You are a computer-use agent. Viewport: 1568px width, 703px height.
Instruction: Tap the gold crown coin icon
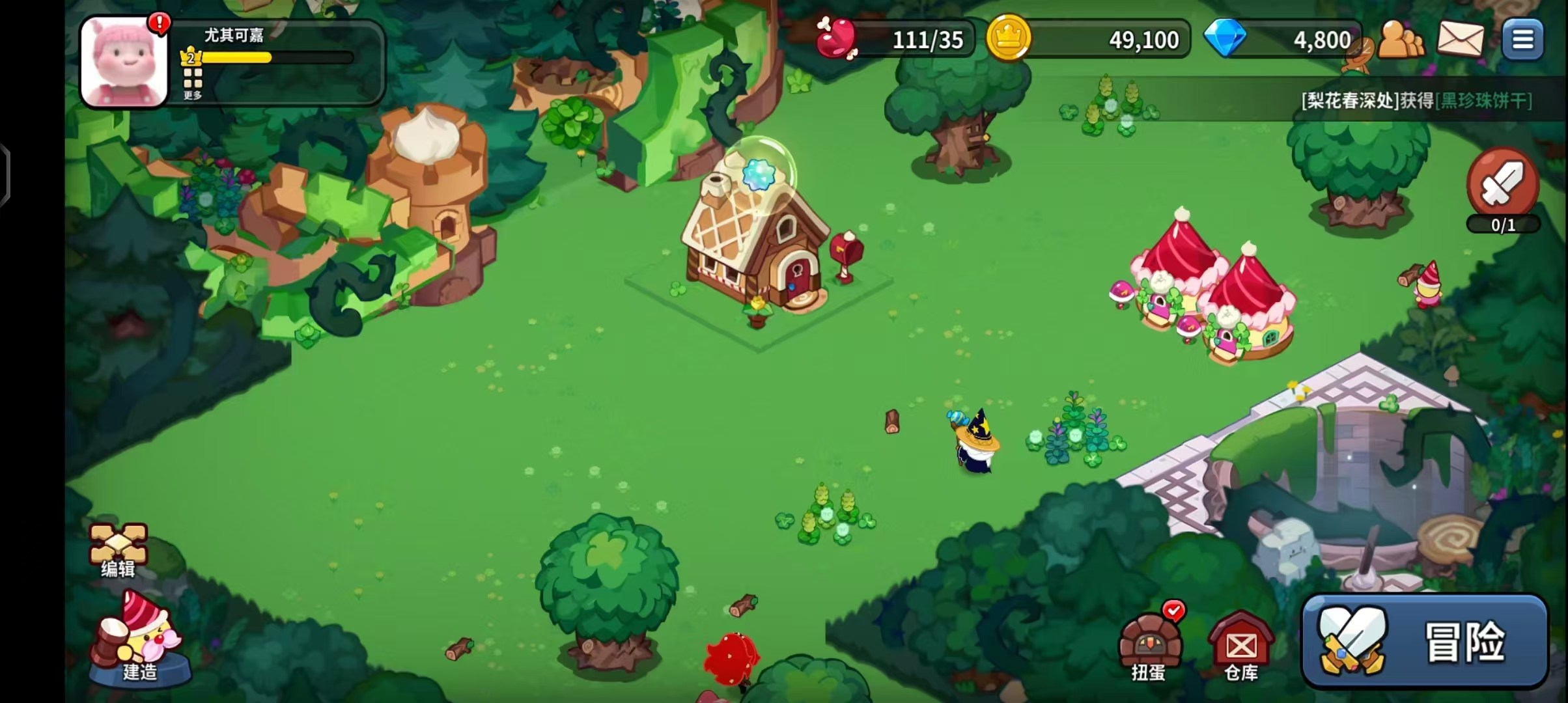[x=1008, y=38]
